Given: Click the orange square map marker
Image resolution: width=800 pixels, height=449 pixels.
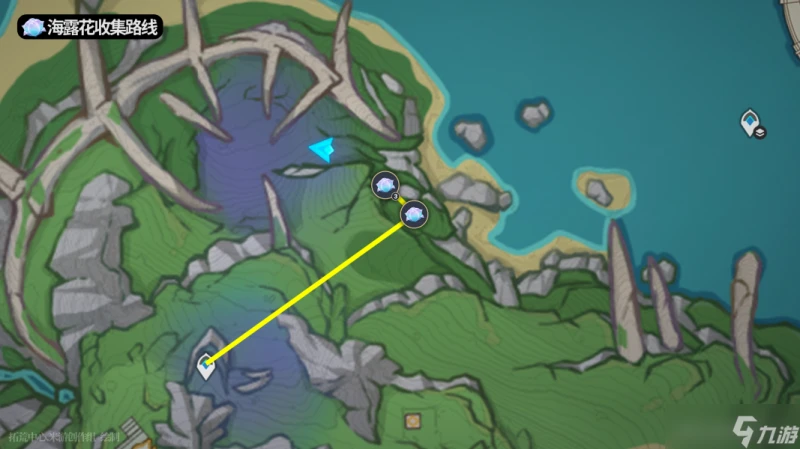Looking at the screenshot, I should [412, 422].
